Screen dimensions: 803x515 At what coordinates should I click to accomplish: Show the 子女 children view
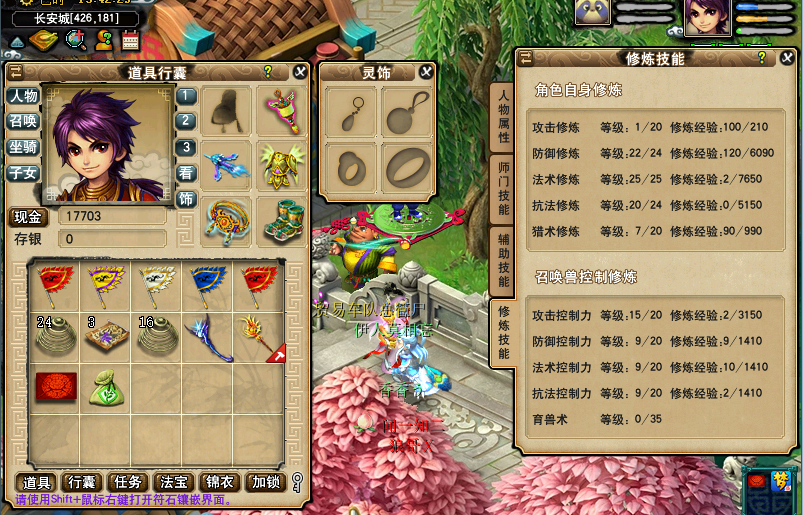coord(23,172)
